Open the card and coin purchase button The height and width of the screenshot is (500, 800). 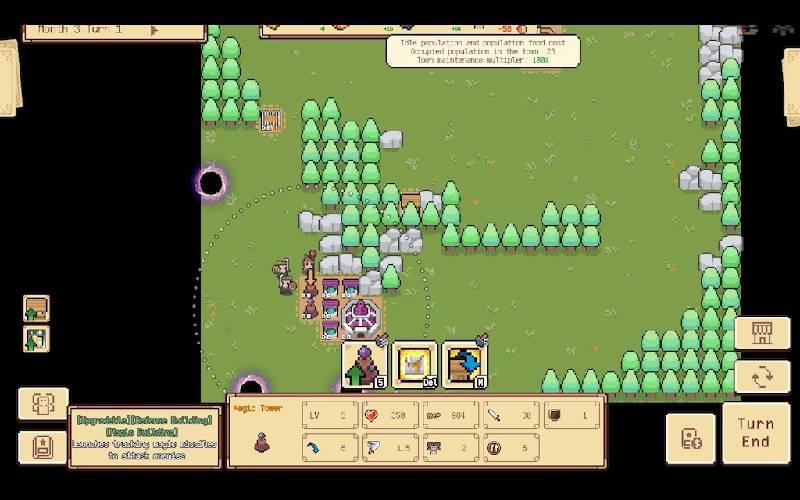691,437
